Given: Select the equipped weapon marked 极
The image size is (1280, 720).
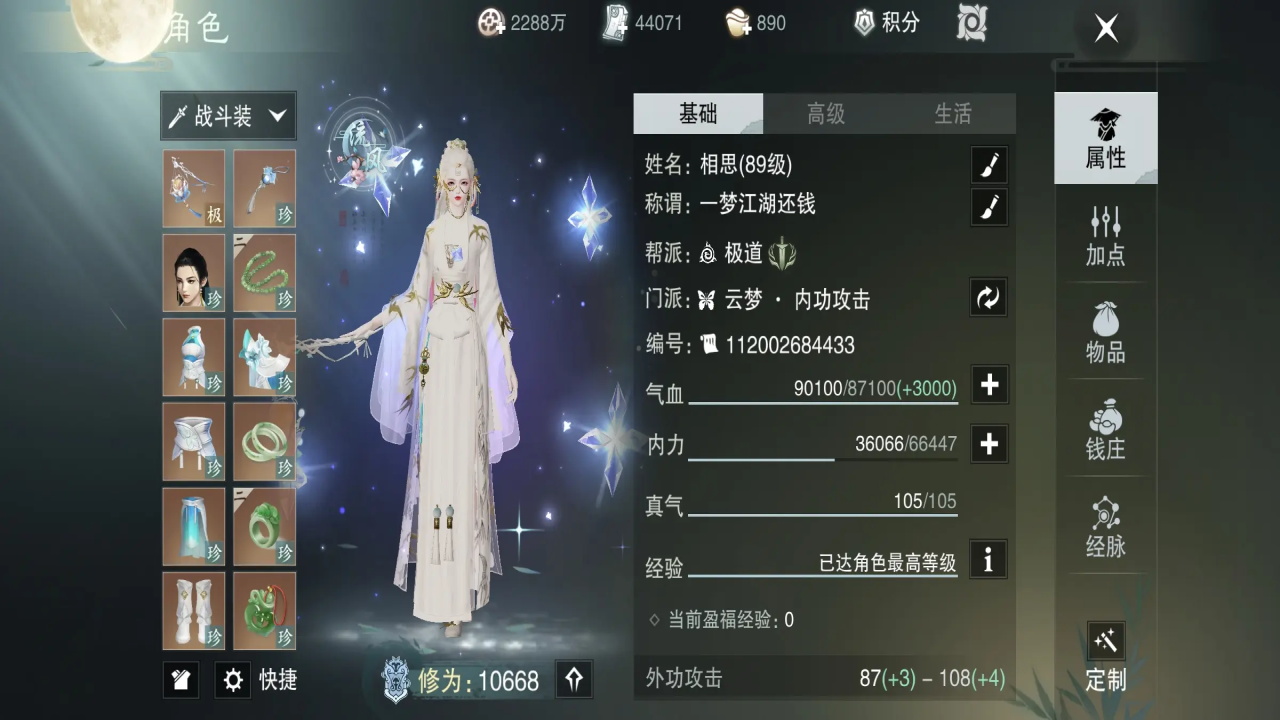Looking at the screenshot, I should pyautogui.click(x=194, y=188).
